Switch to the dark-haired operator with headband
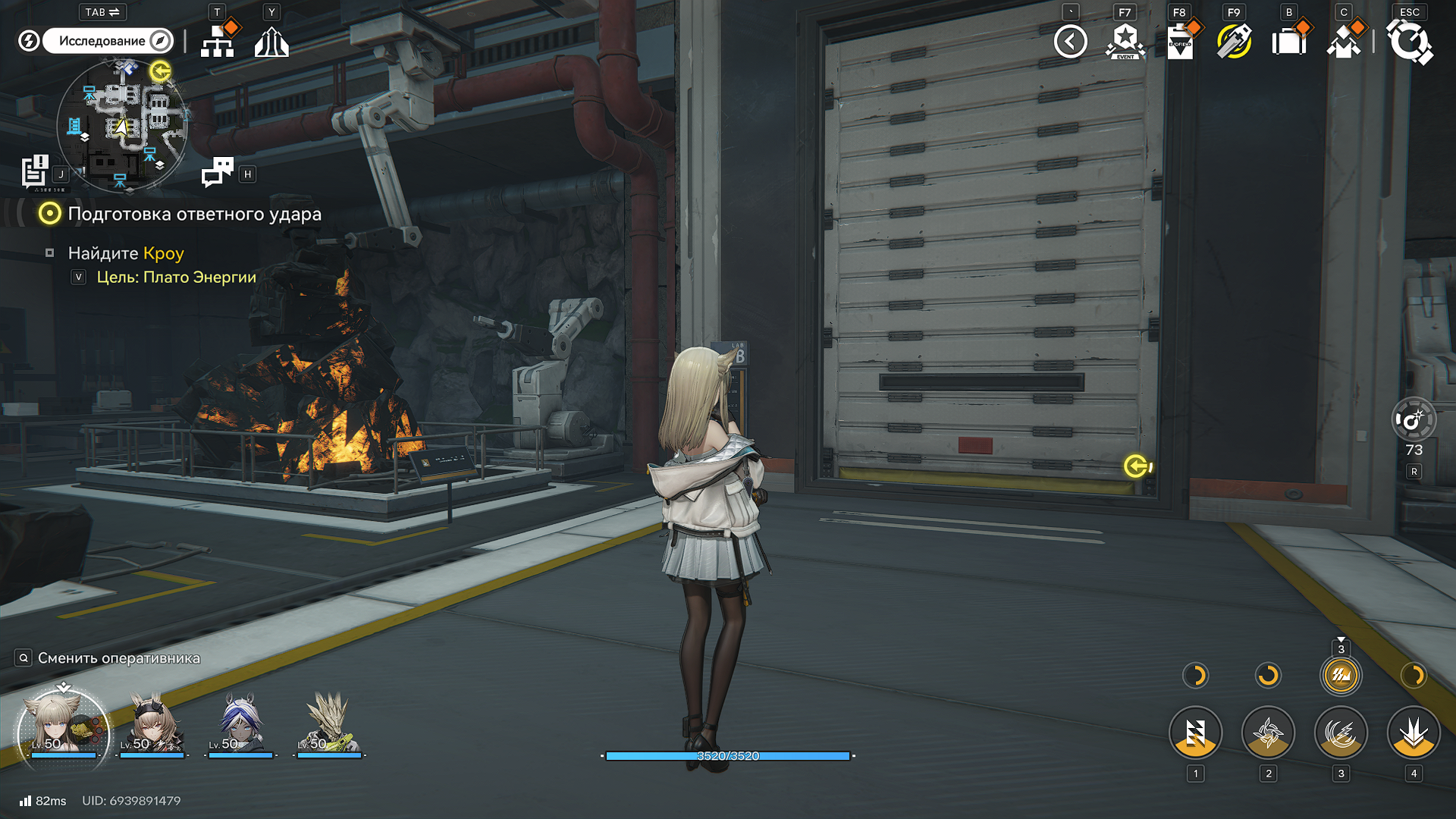The width and height of the screenshot is (1456, 819). tap(152, 726)
